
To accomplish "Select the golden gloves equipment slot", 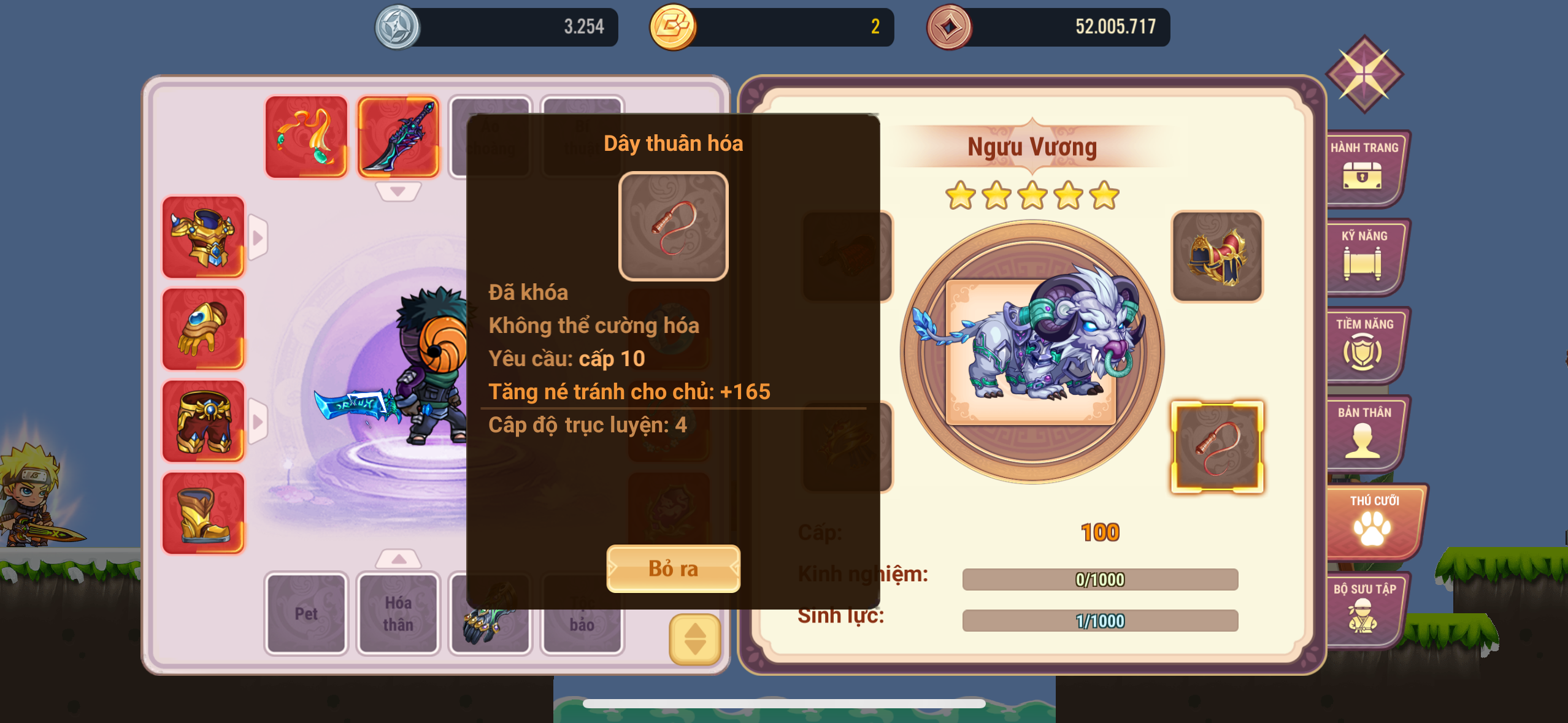I will pyautogui.click(x=203, y=329).
